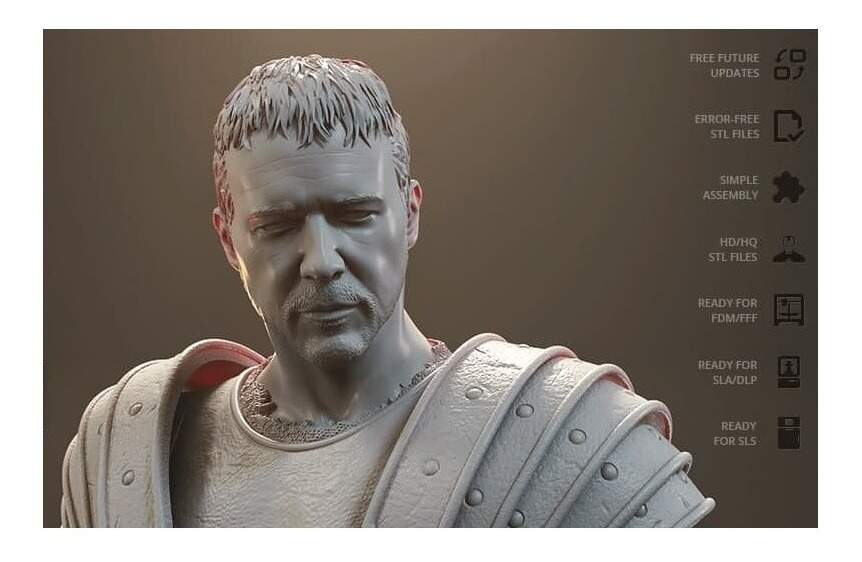Choose the Ready for SLS icon
Screen dimensions: 862x562
(x=788, y=433)
